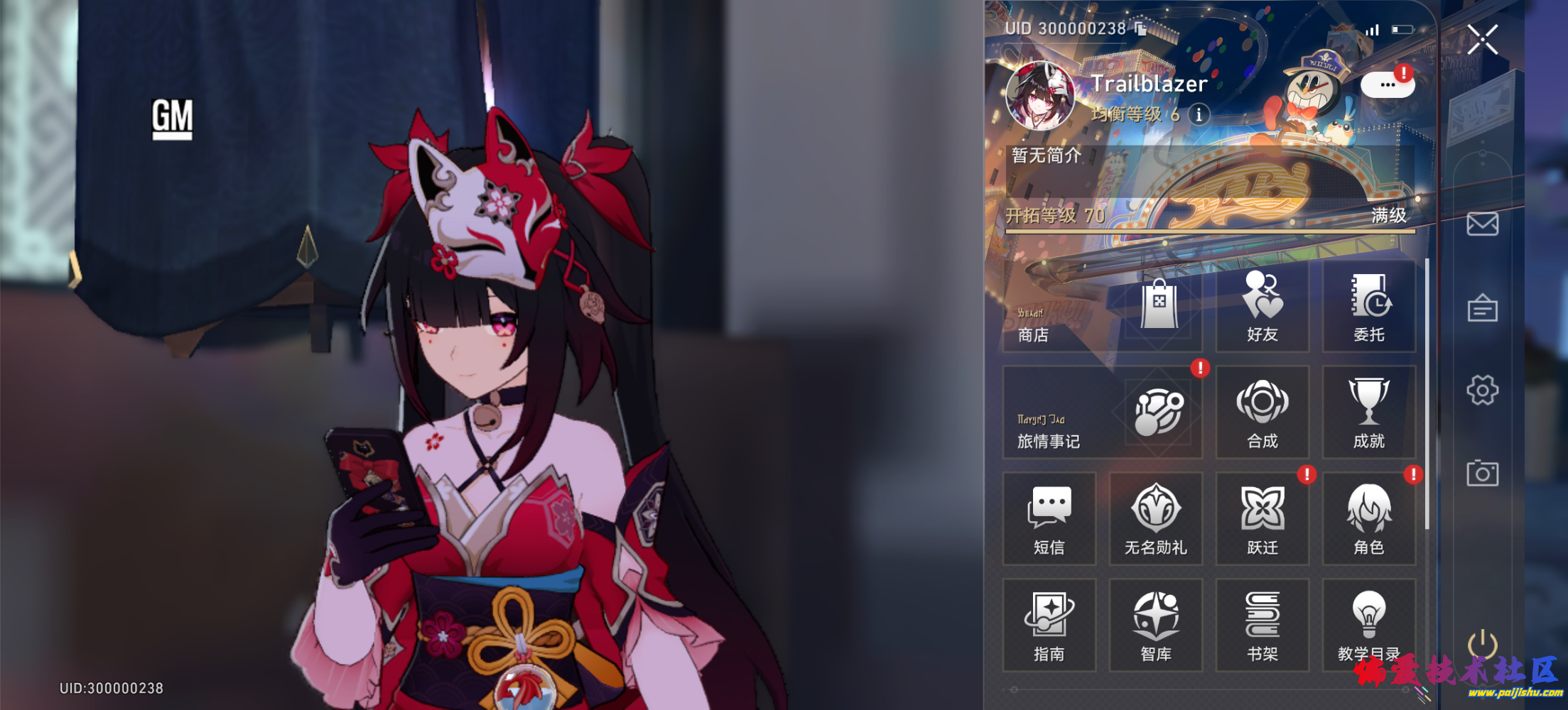
Task: Open the Synthesis (合成) menu
Action: 1264,412
